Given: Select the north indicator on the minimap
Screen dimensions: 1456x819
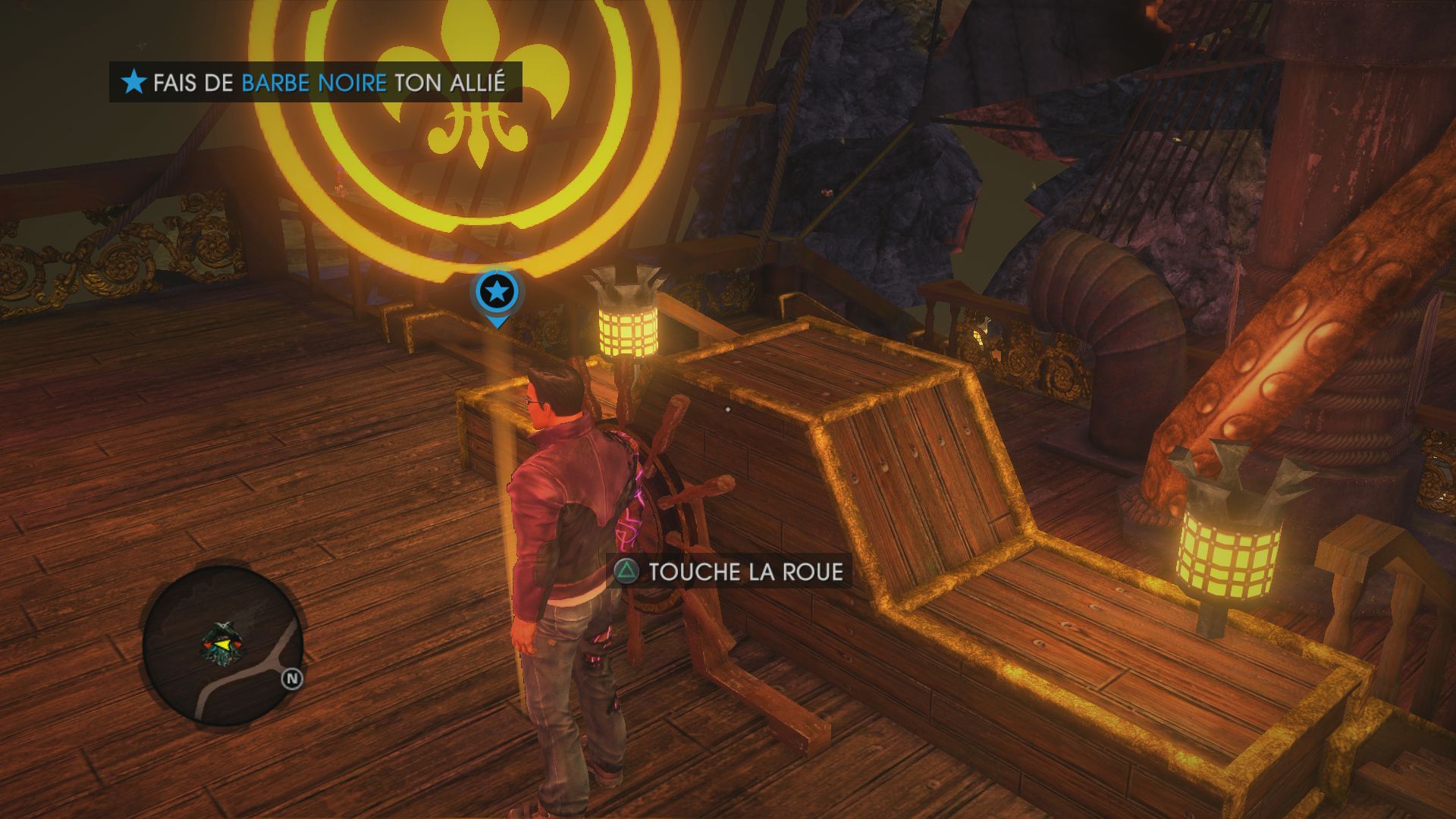Looking at the screenshot, I should pos(292,679).
